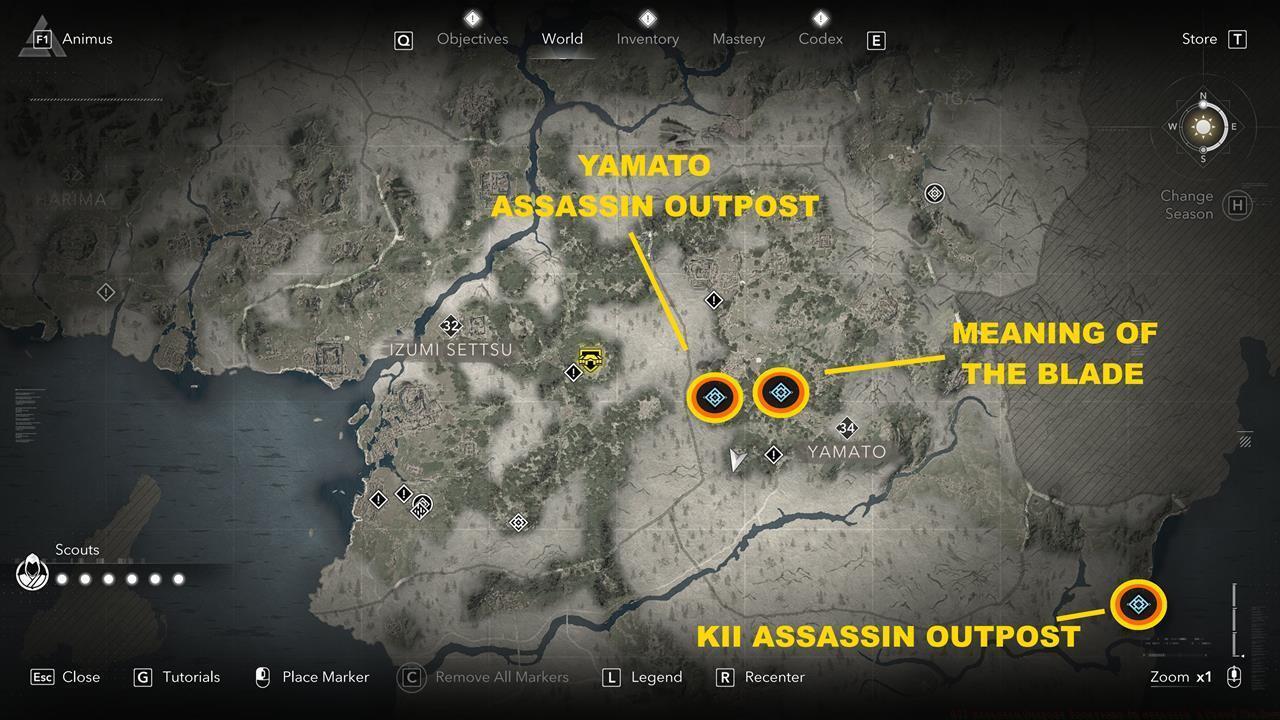Select the Kii Assassin Outpost marker
1280x720 pixels.
pos(1138,603)
